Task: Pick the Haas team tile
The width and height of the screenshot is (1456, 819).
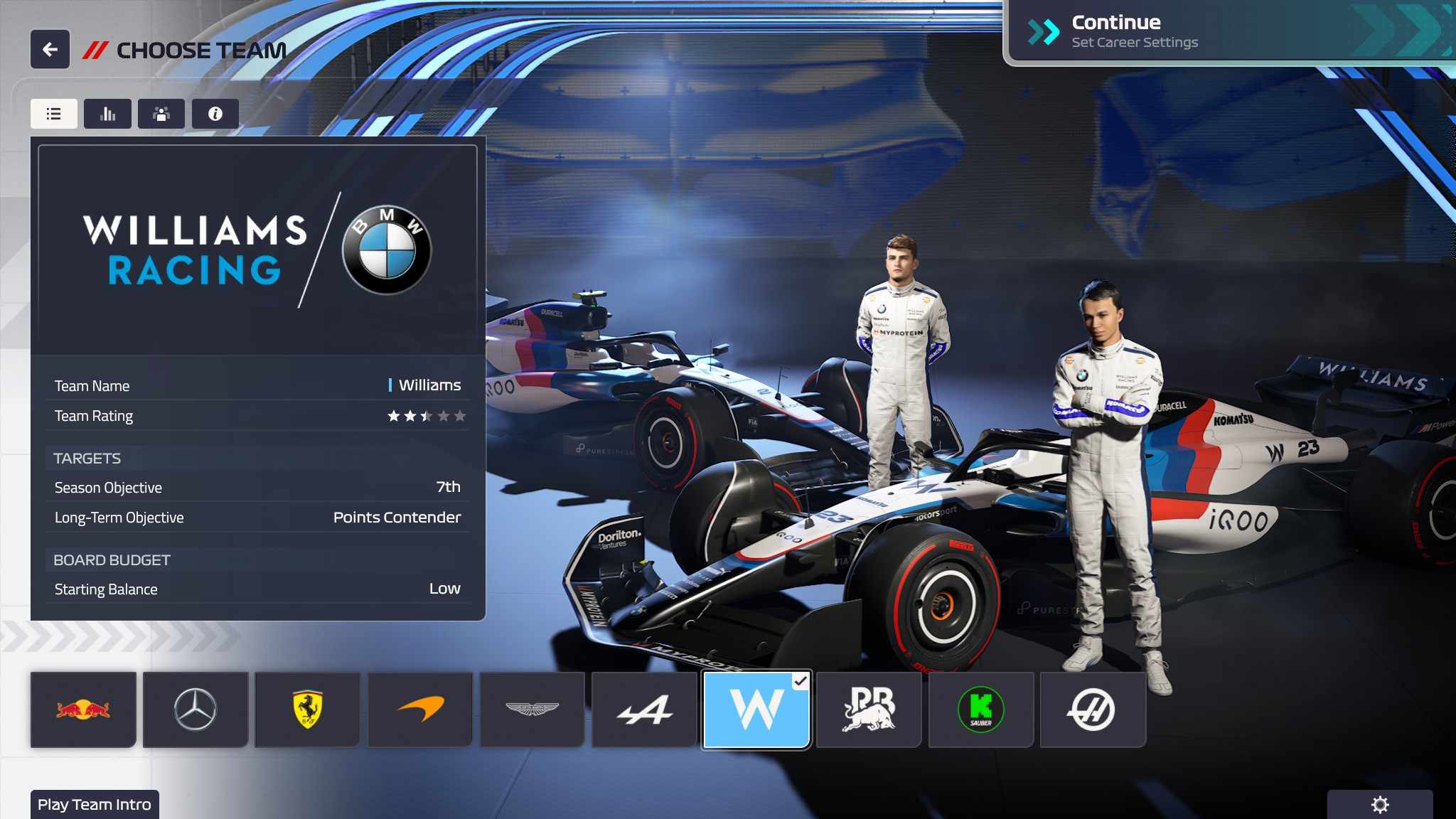Action: pyautogui.click(x=1093, y=710)
